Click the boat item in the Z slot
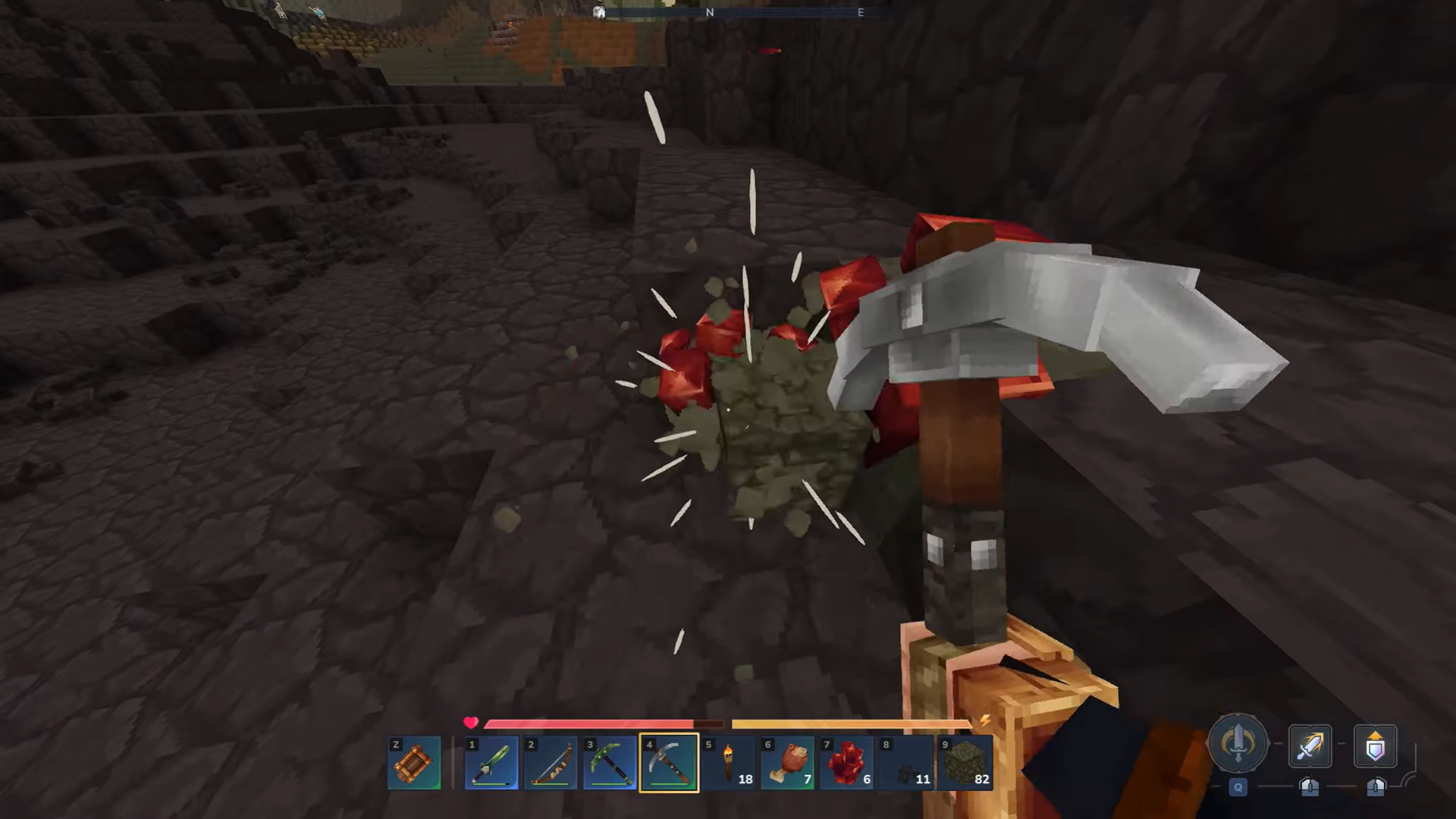This screenshot has width=1456, height=819. pos(414,762)
